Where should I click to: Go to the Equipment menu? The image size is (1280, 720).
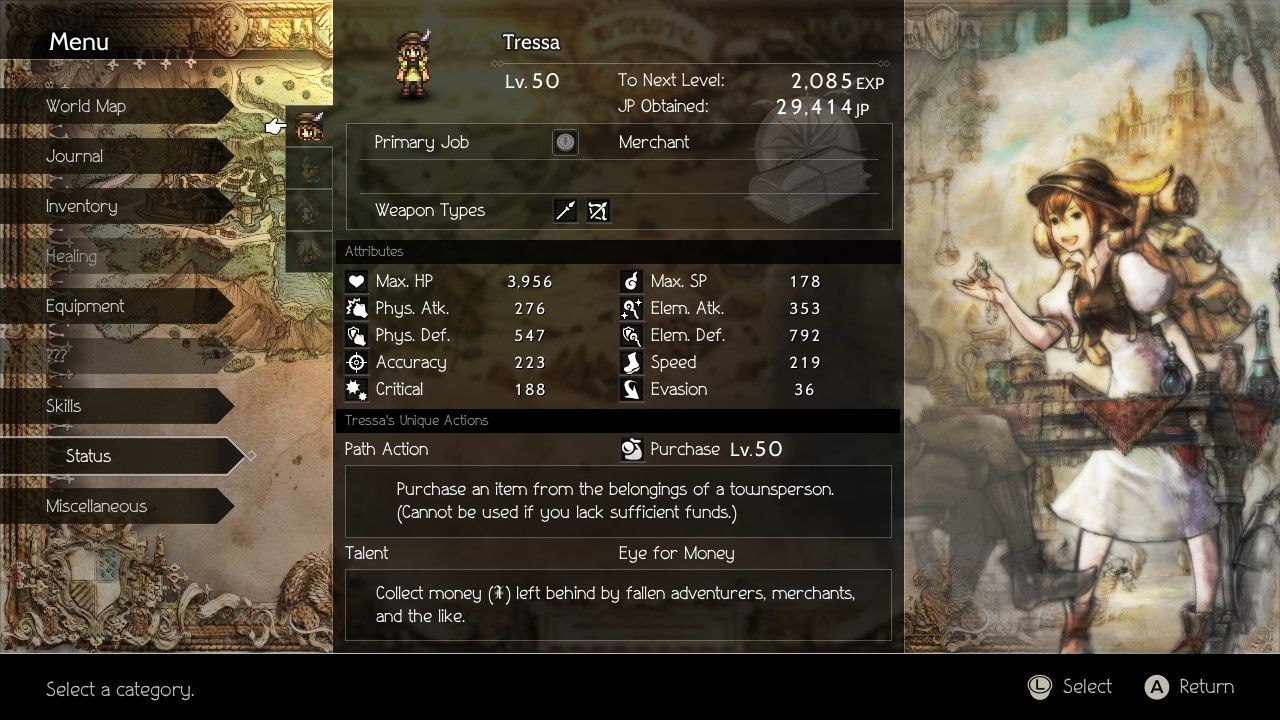(x=85, y=306)
